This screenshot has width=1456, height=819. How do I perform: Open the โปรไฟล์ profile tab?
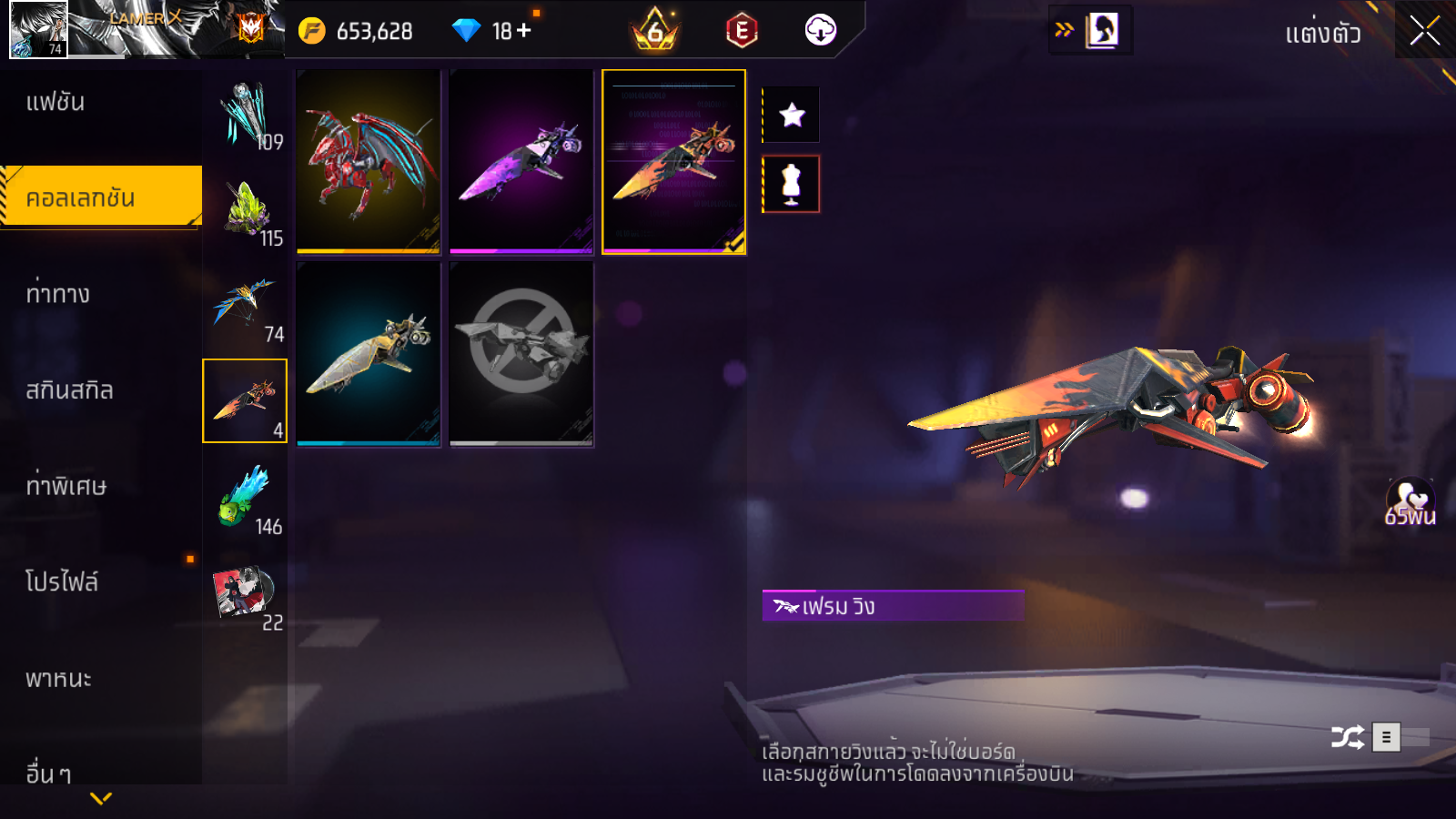click(x=62, y=582)
